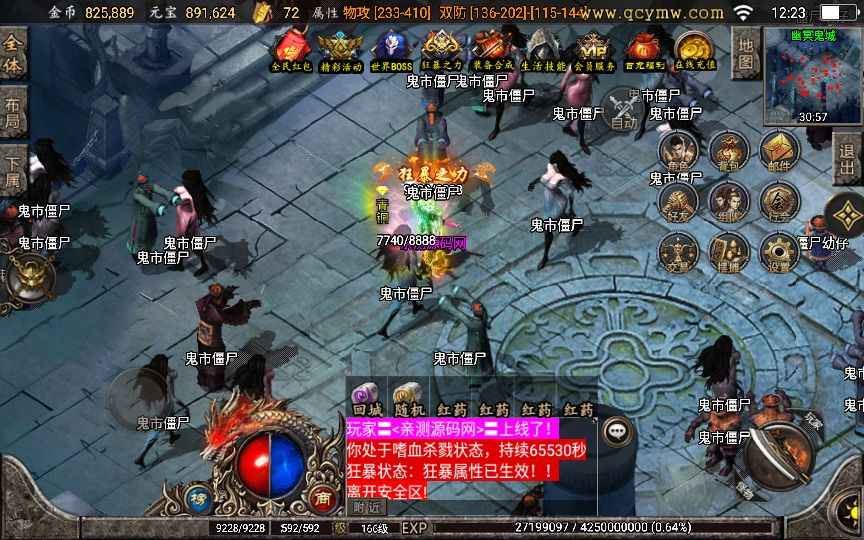Viewport: 864px width, 540px height.
Task: Open the 角色 character sheet
Action: pyautogui.click(x=679, y=153)
